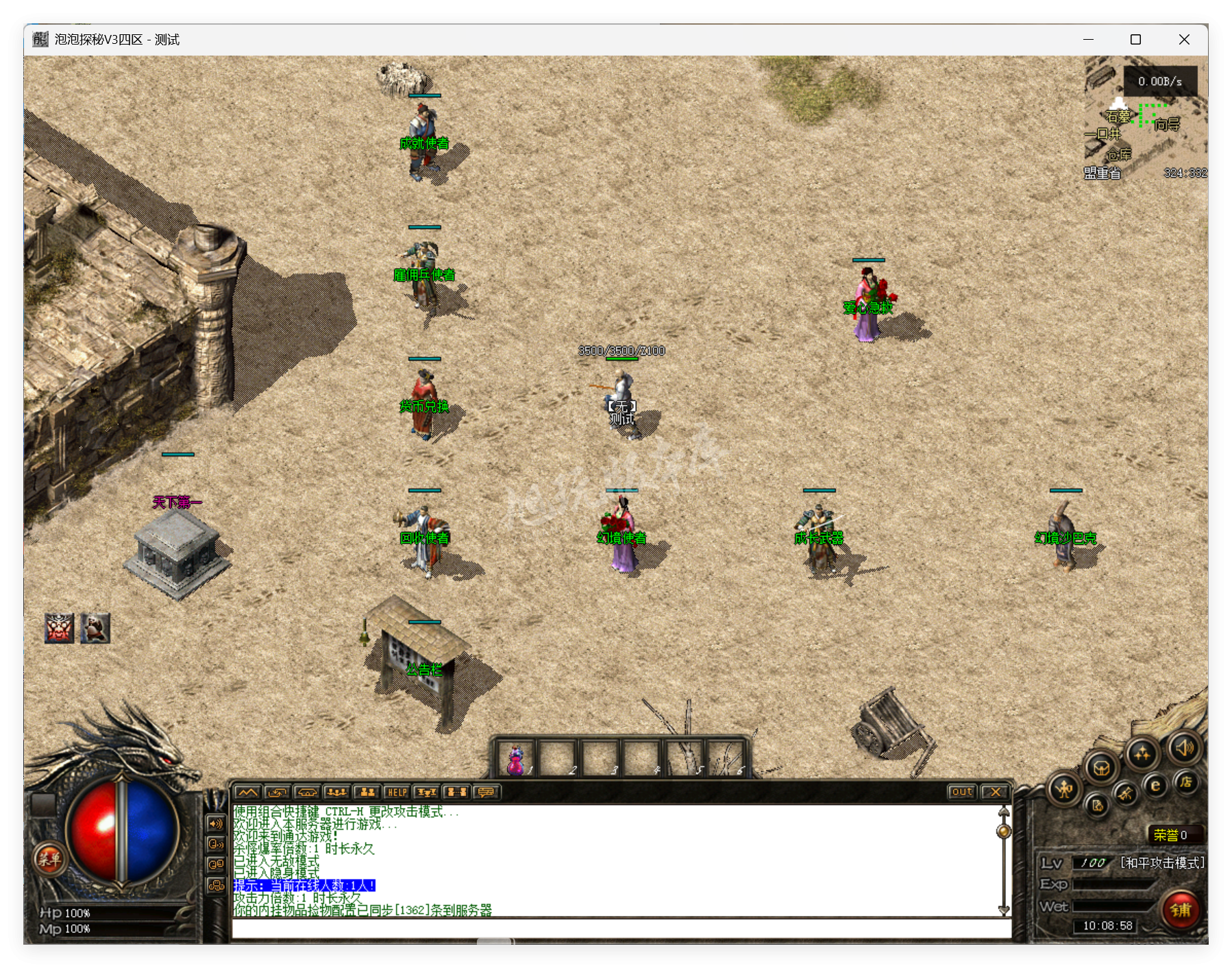
Task: Open the 菜单 menu button
Action: (49, 858)
